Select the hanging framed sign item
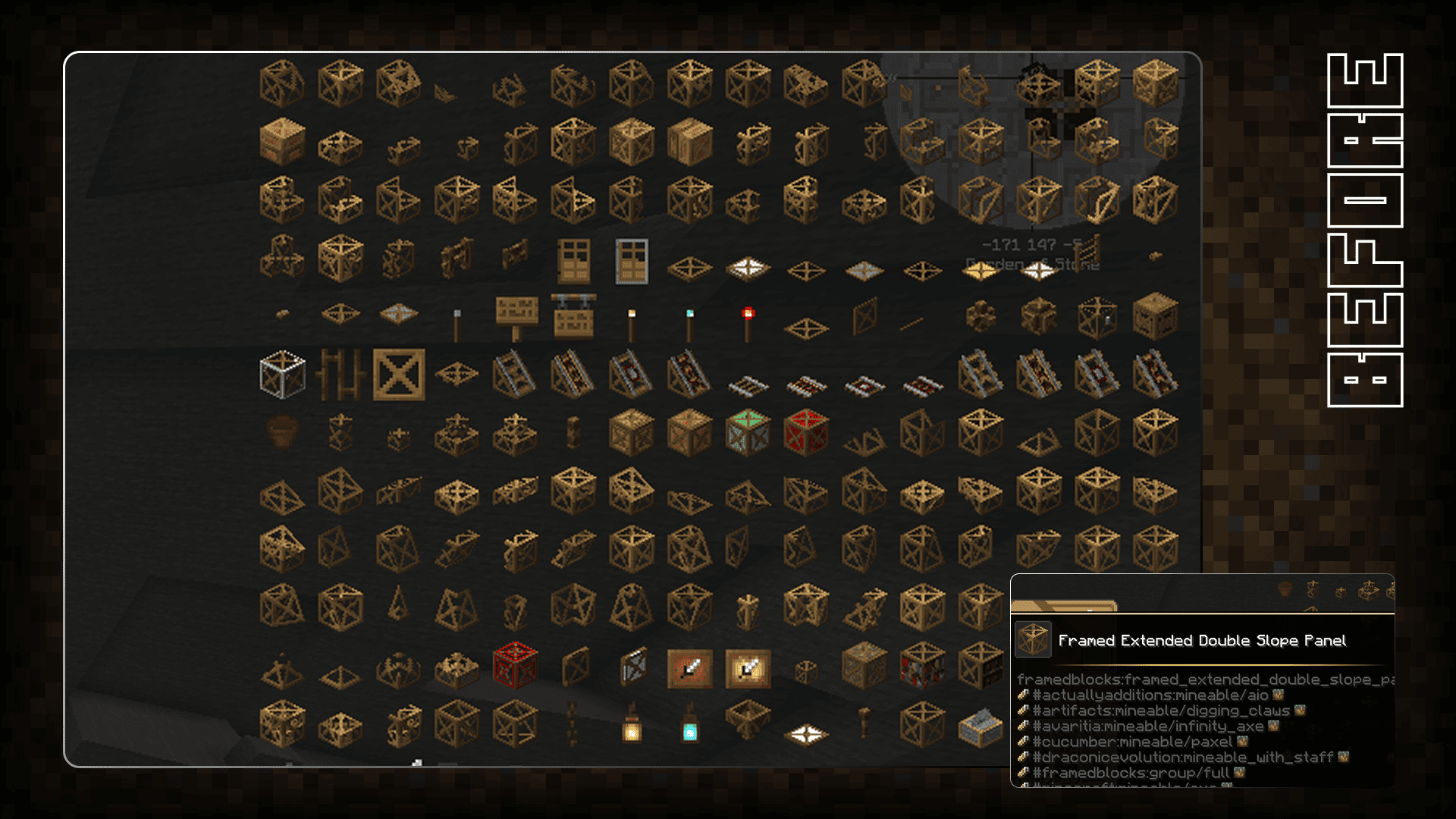This screenshot has width=1456, height=819. click(x=574, y=315)
